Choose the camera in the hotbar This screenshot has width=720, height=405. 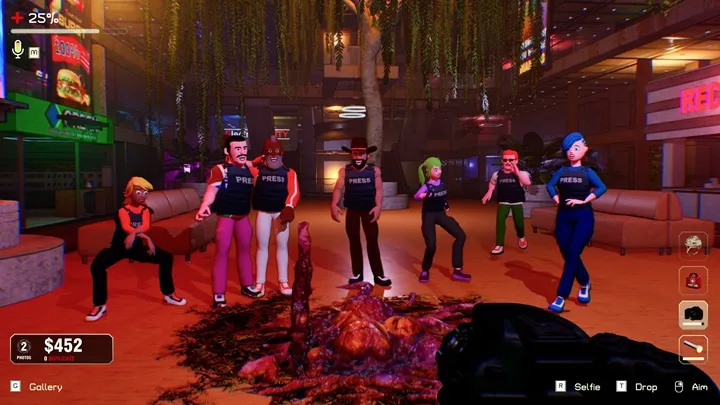click(693, 314)
